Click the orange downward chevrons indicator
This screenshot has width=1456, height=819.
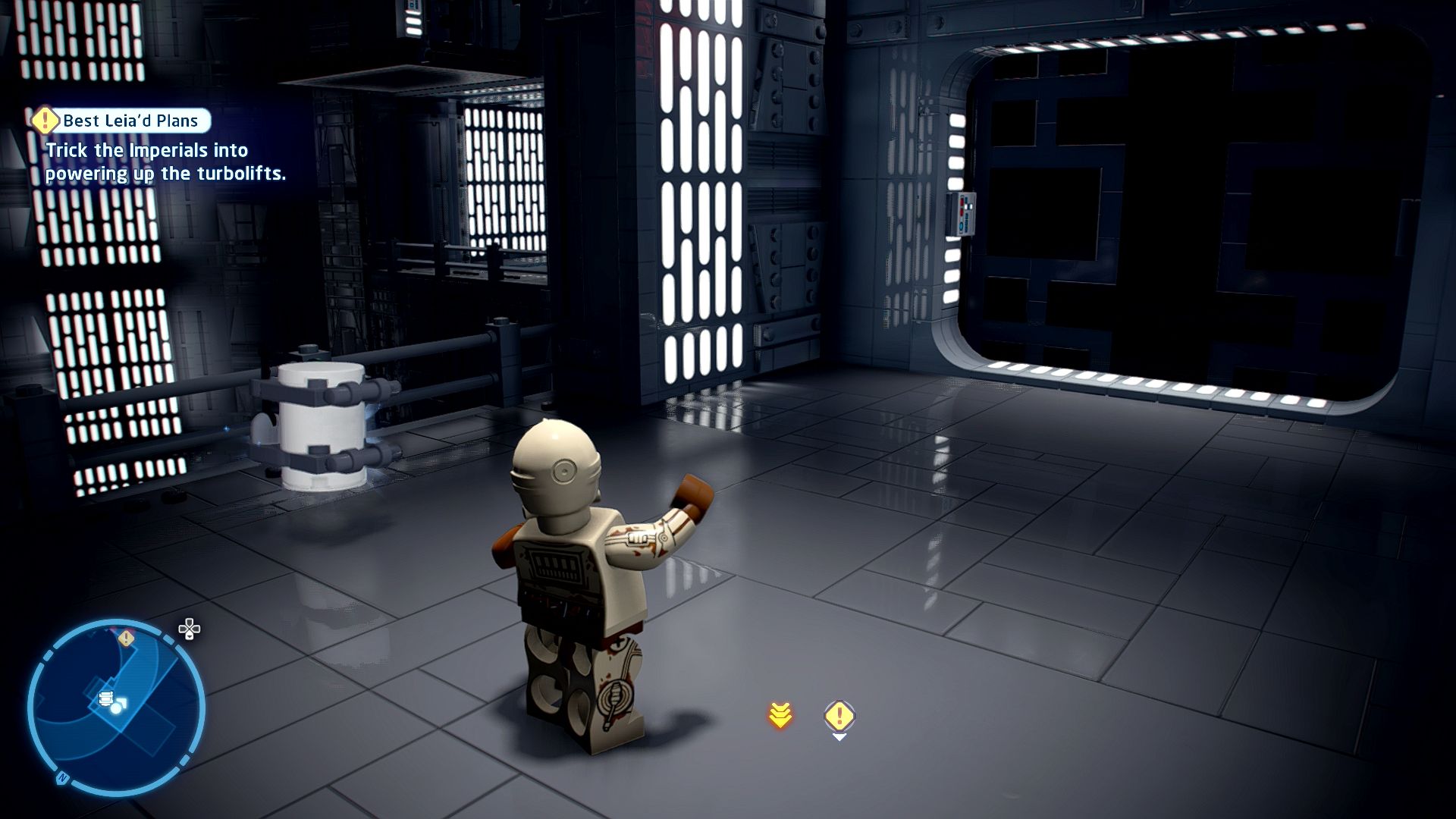click(780, 714)
